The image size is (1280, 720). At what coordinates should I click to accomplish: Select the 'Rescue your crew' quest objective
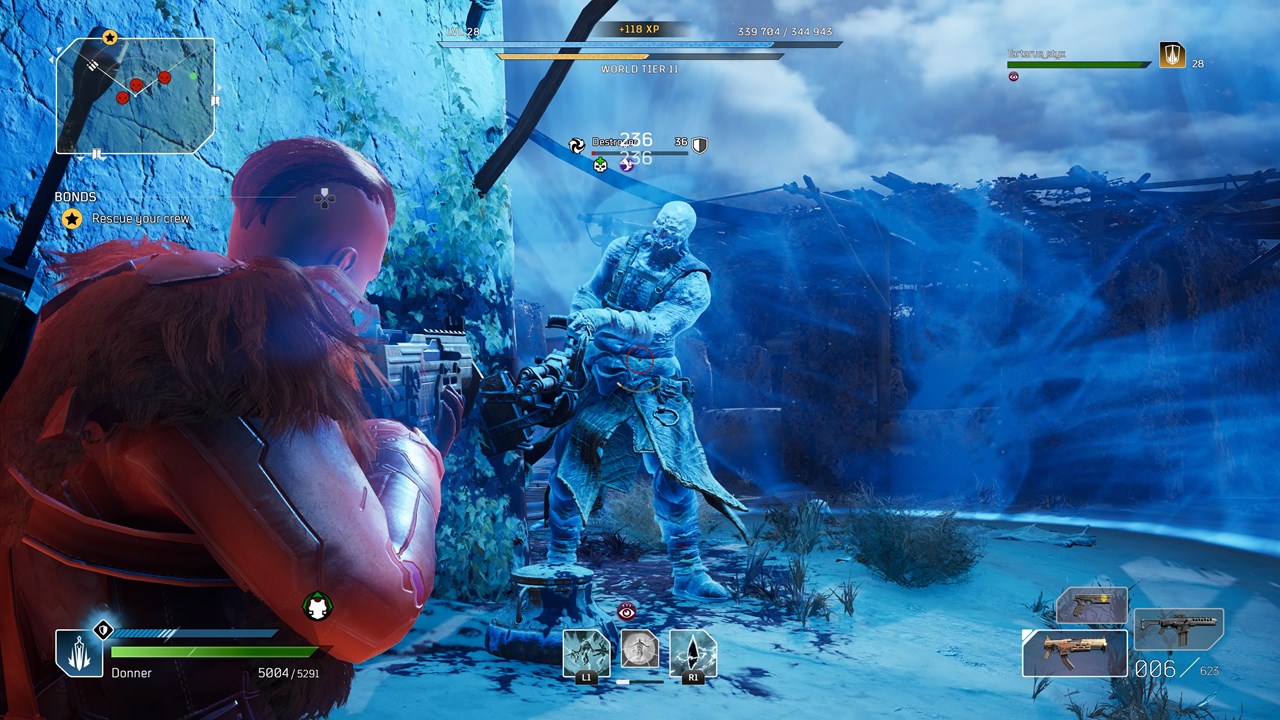[140, 219]
